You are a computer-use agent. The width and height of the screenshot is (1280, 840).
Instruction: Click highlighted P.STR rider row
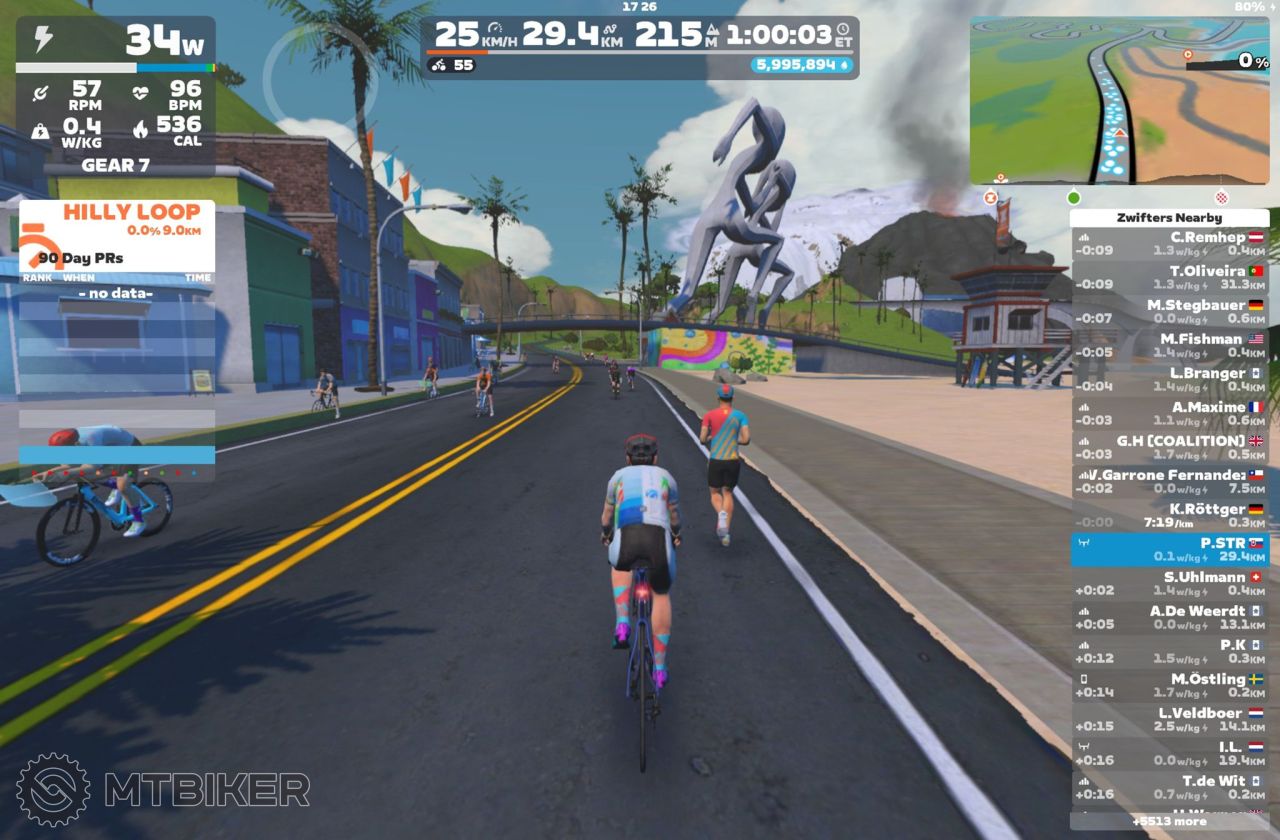(1169, 550)
